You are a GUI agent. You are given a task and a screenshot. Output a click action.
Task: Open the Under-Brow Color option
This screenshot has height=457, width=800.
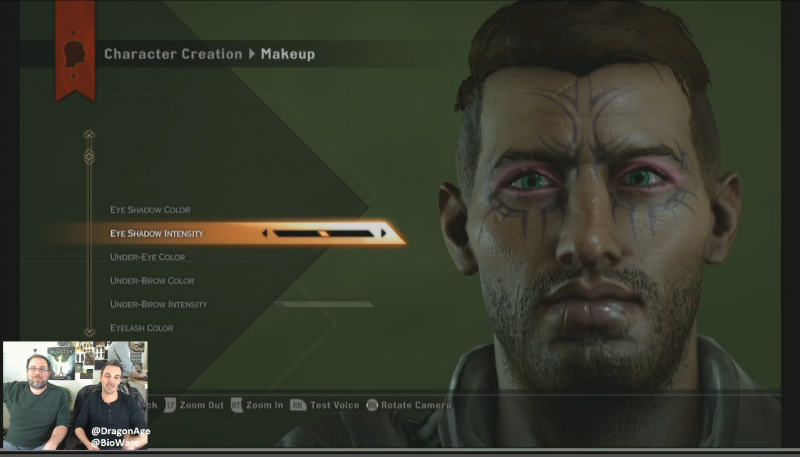[x=152, y=281]
